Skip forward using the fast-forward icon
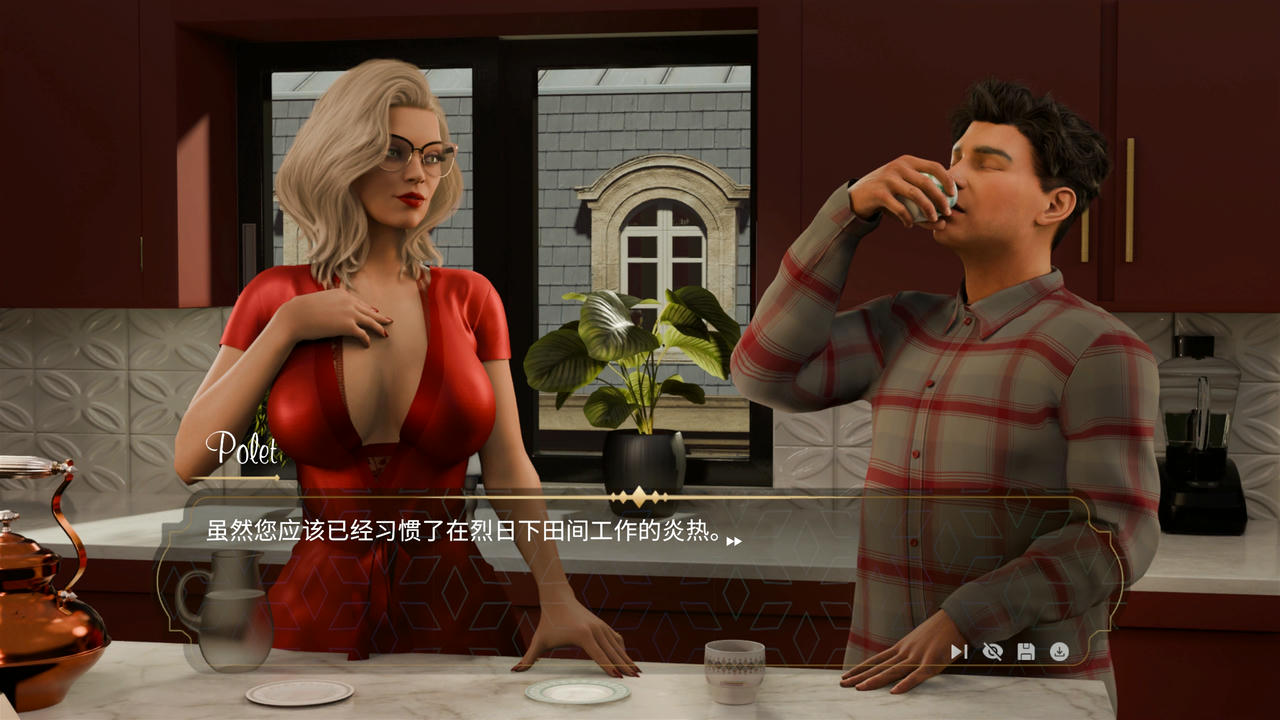Image resolution: width=1280 pixels, height=720 pixels. click(959, 651)
